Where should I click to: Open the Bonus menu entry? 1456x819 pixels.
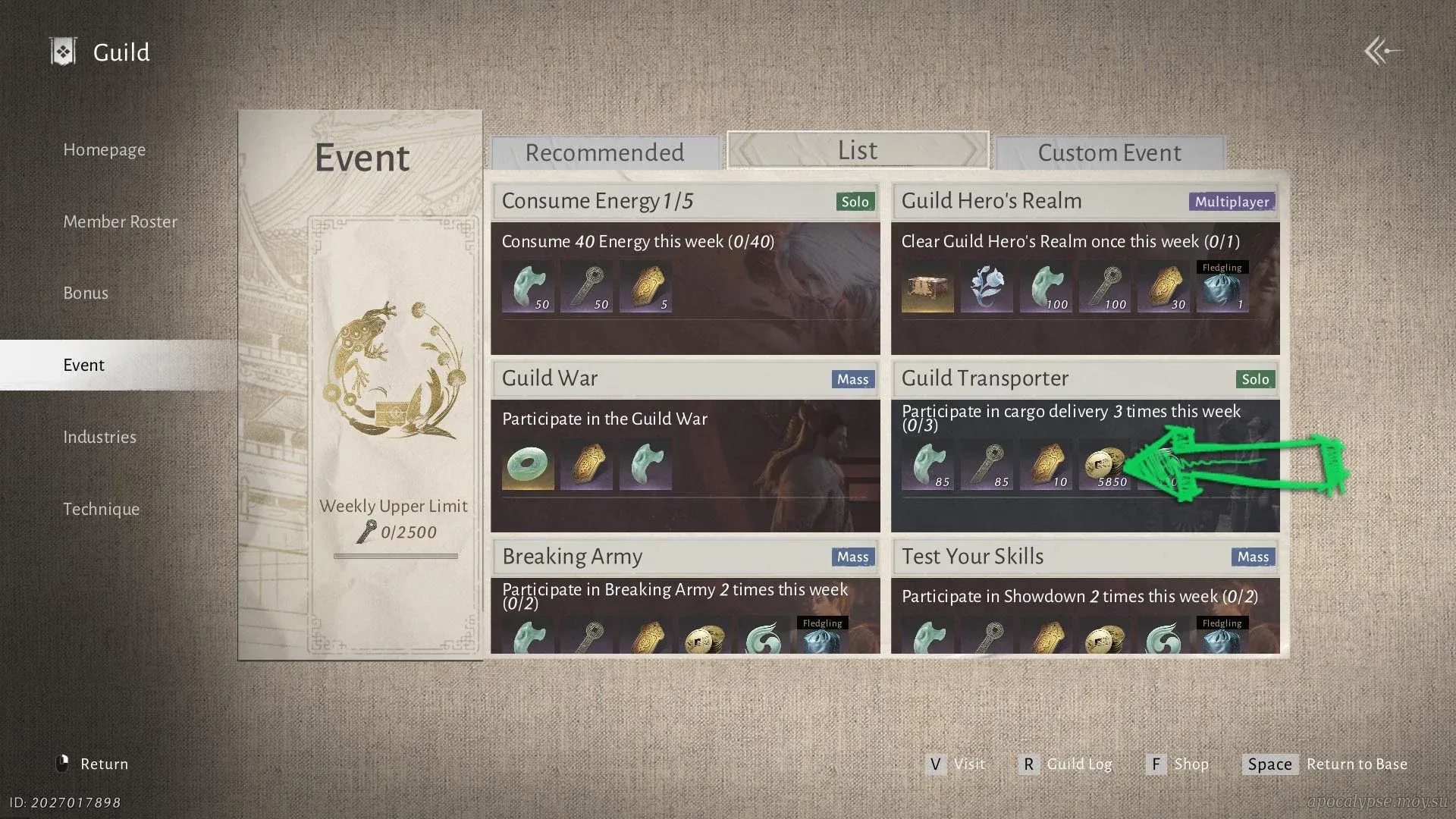[86, 293]
